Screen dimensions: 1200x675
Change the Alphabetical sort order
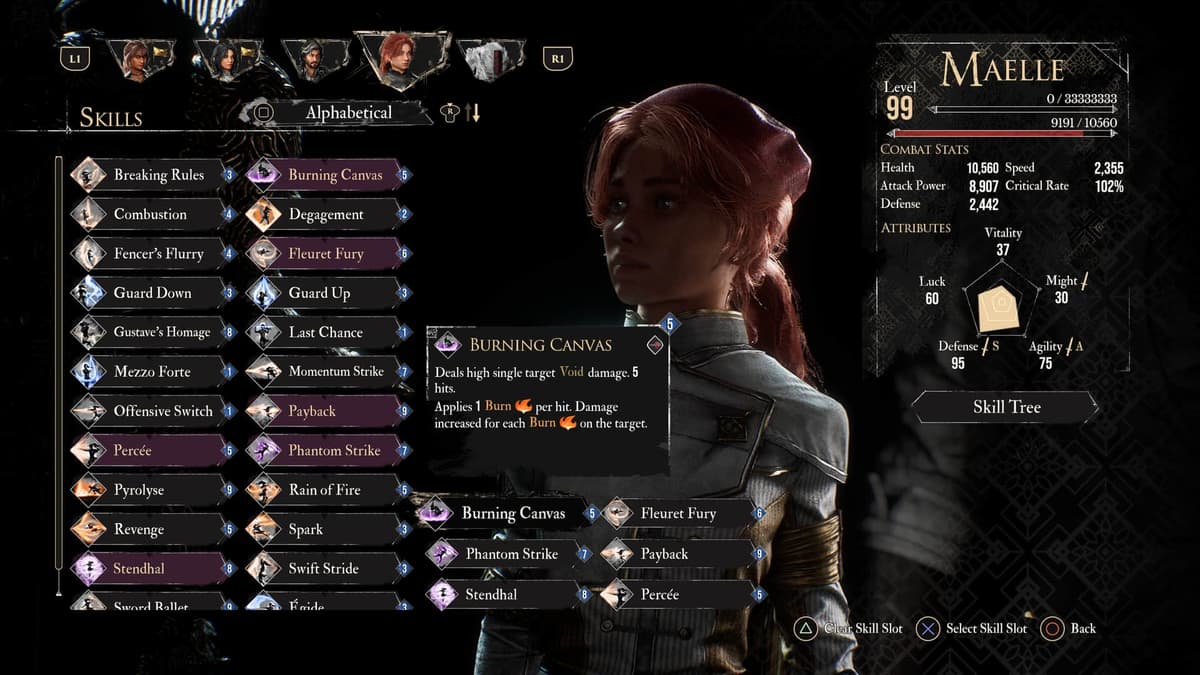pos(347,113)
